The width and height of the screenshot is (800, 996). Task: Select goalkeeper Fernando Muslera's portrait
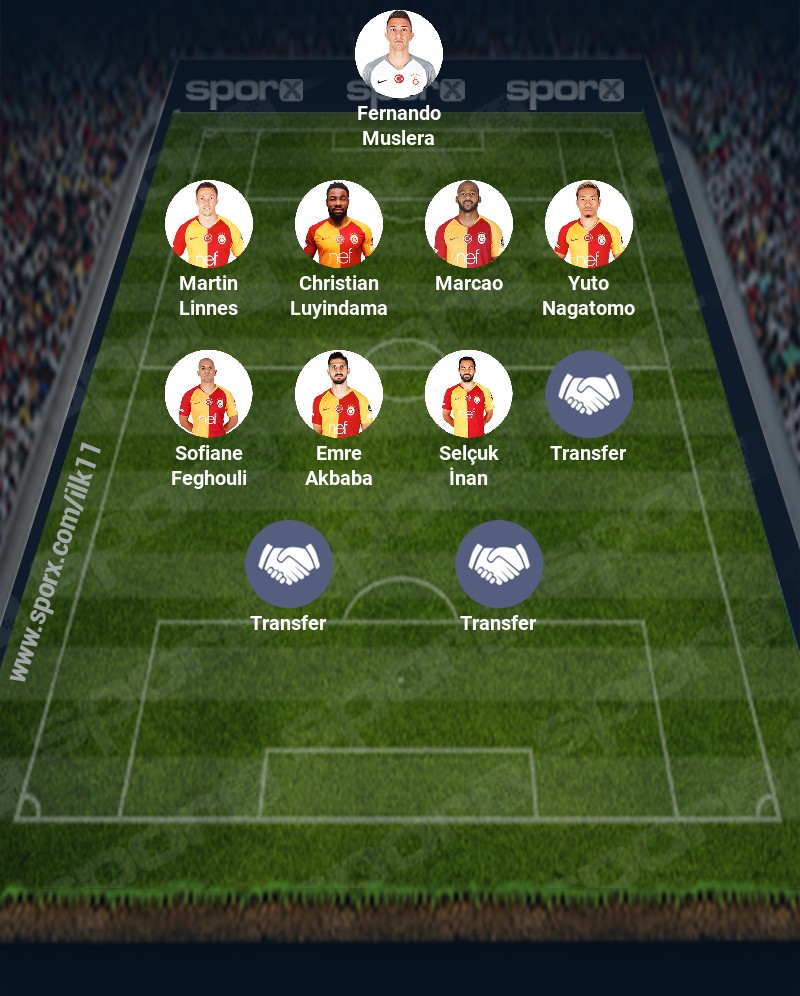point(399,54)
